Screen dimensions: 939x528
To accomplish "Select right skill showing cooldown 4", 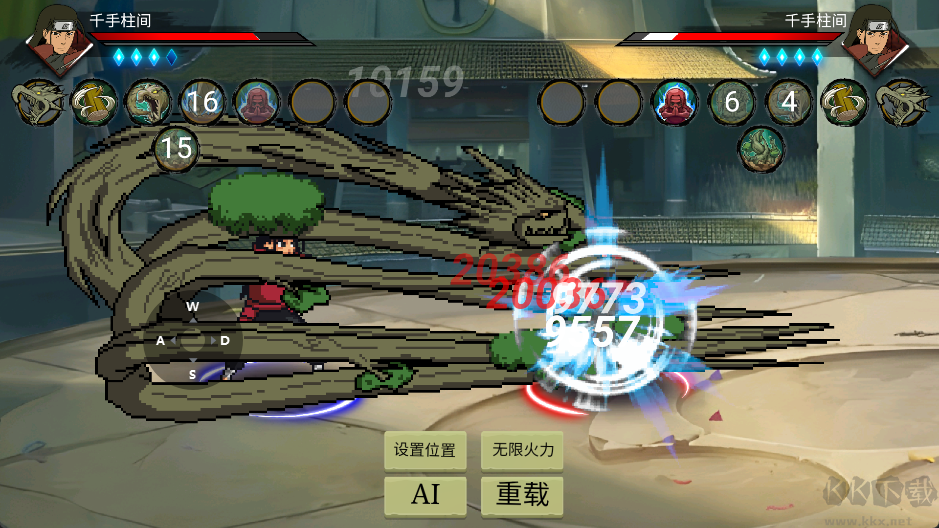I will click(789, 102).
